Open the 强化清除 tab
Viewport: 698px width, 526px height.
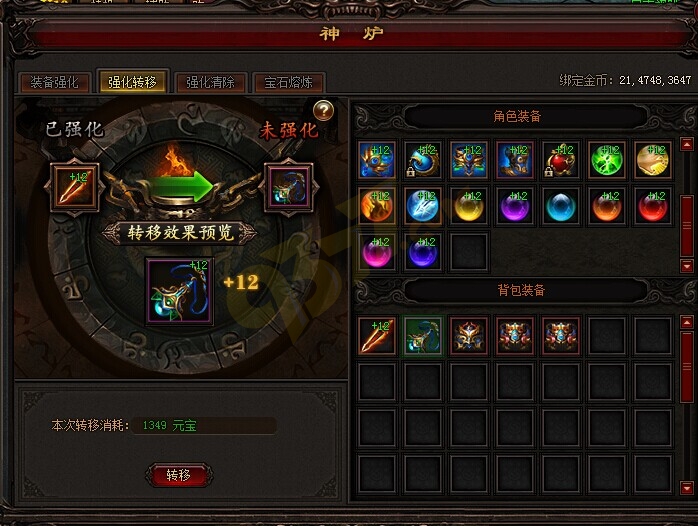pyautogui.click(x=210, y=83)
